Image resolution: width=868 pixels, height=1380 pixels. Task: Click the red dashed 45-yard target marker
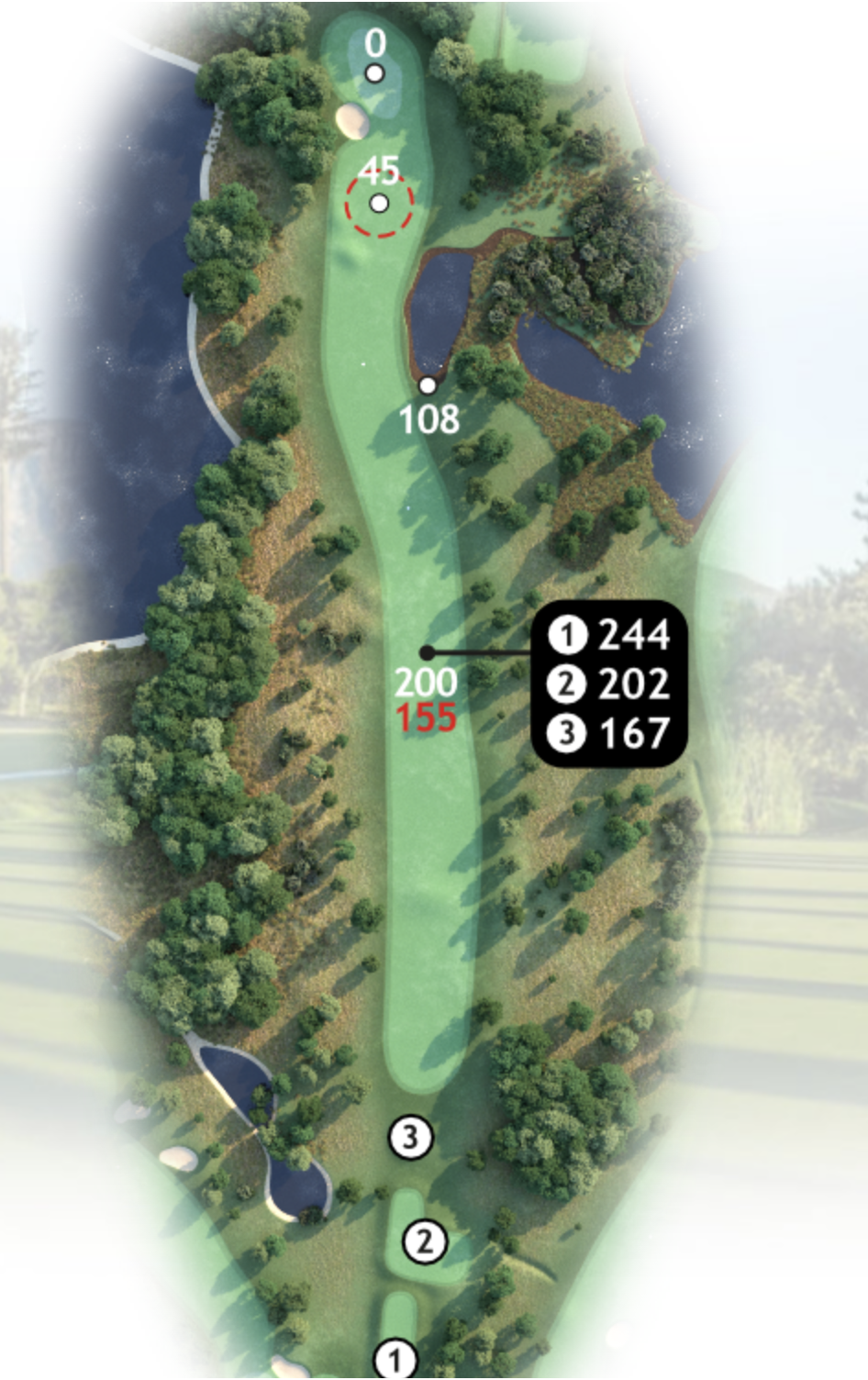379,203
